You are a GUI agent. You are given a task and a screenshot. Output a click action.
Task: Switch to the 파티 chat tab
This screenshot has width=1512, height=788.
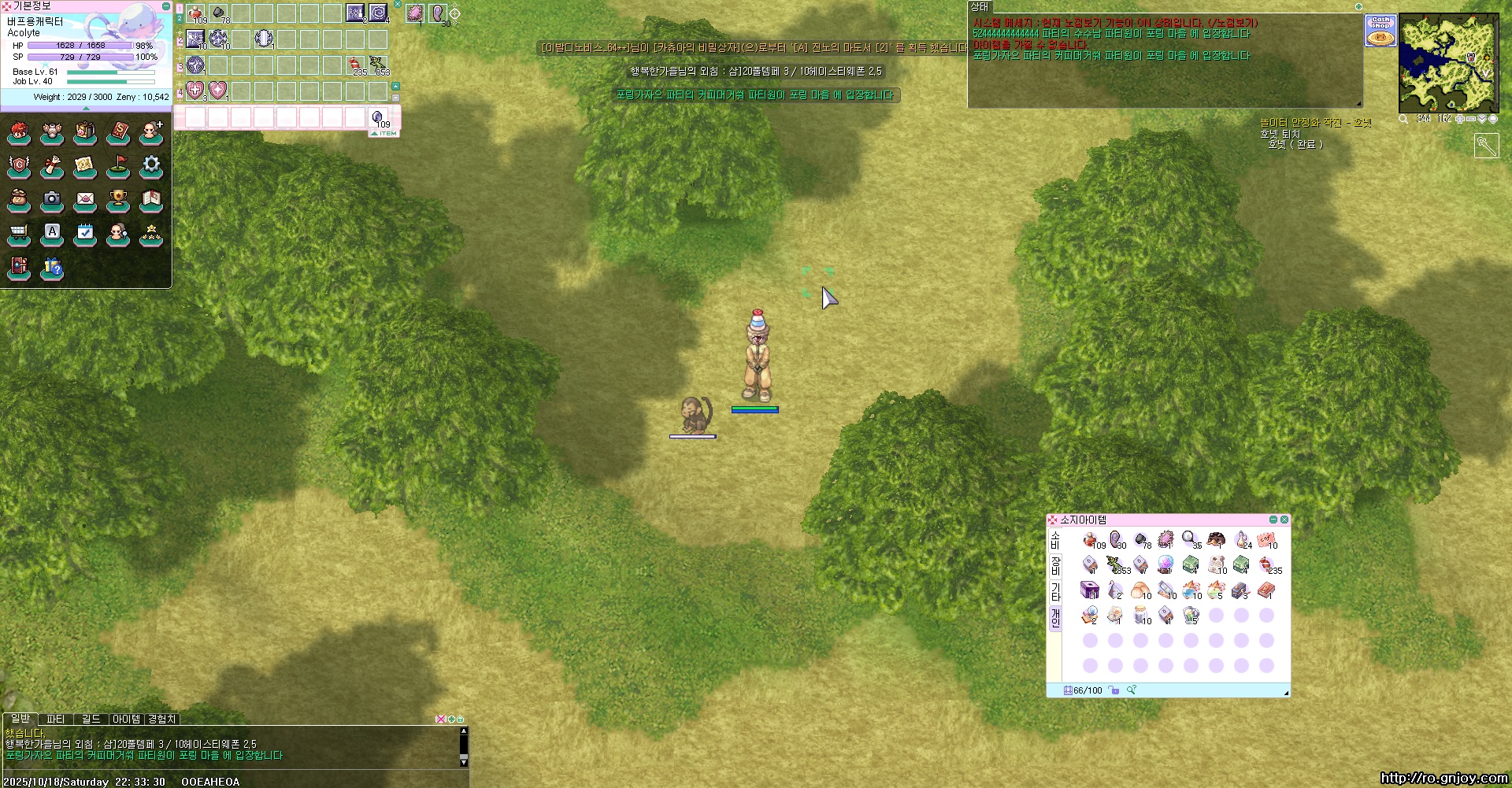pos(56,719)
